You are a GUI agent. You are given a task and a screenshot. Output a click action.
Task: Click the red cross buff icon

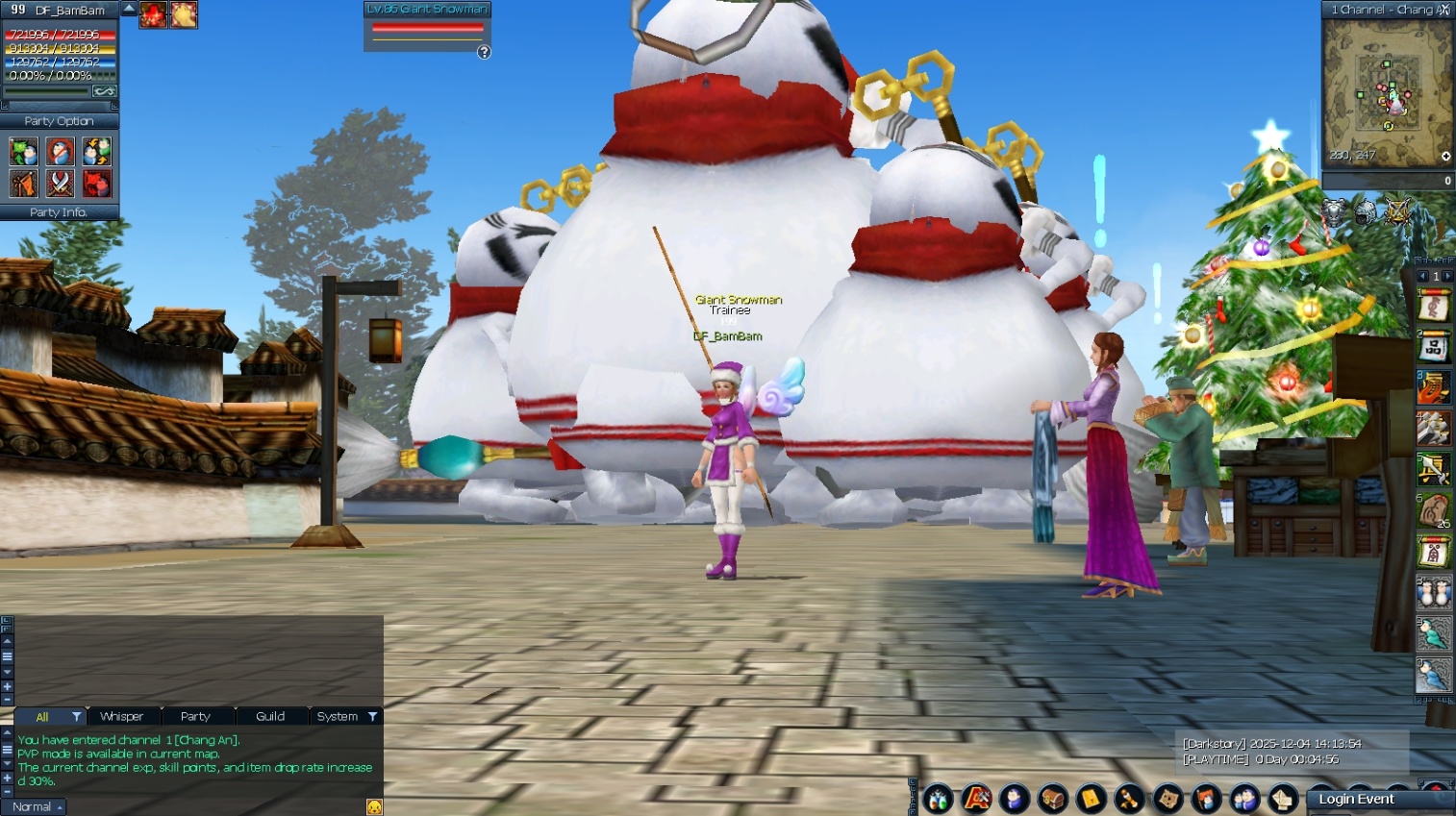(153, 14)
